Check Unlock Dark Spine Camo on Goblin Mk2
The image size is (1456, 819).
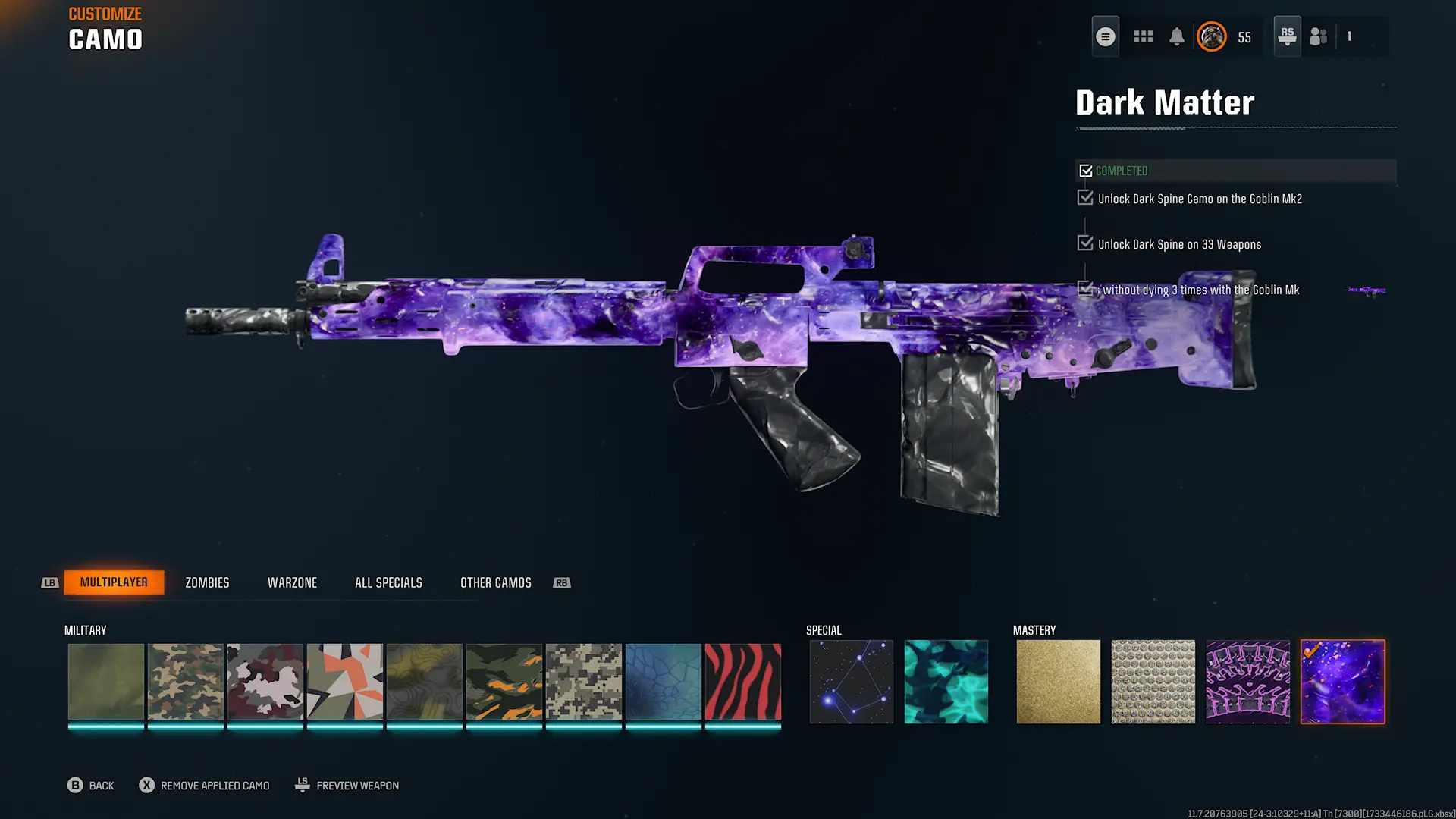tap(1085, 197)
